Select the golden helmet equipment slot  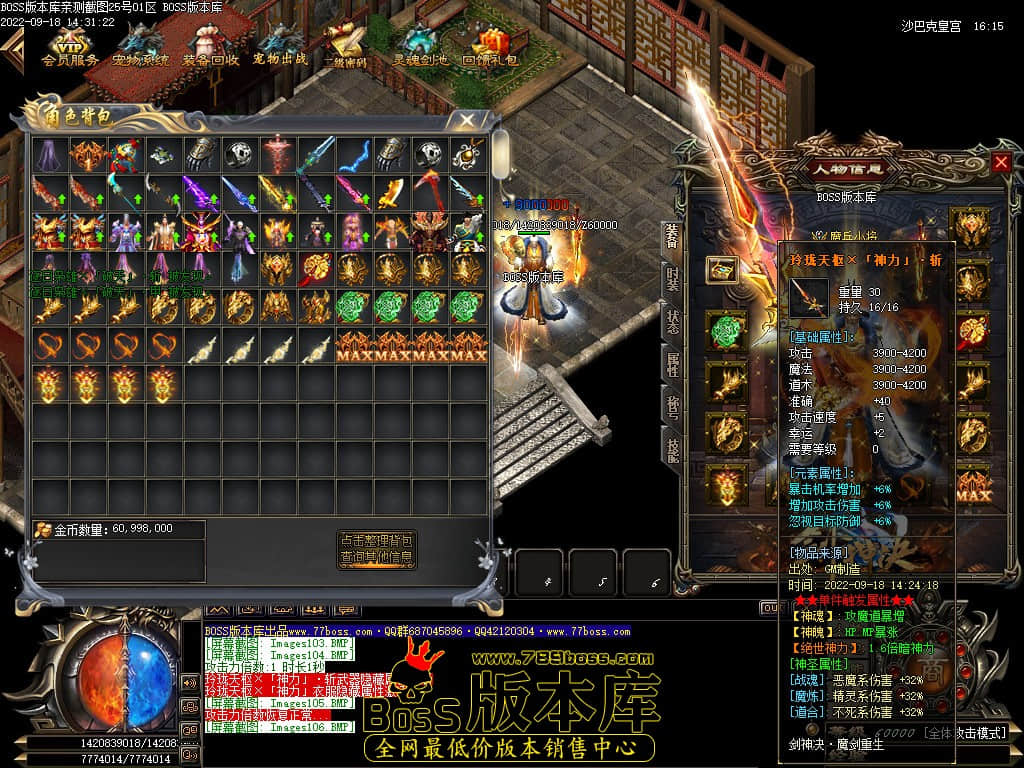click(x=970, y=227)
